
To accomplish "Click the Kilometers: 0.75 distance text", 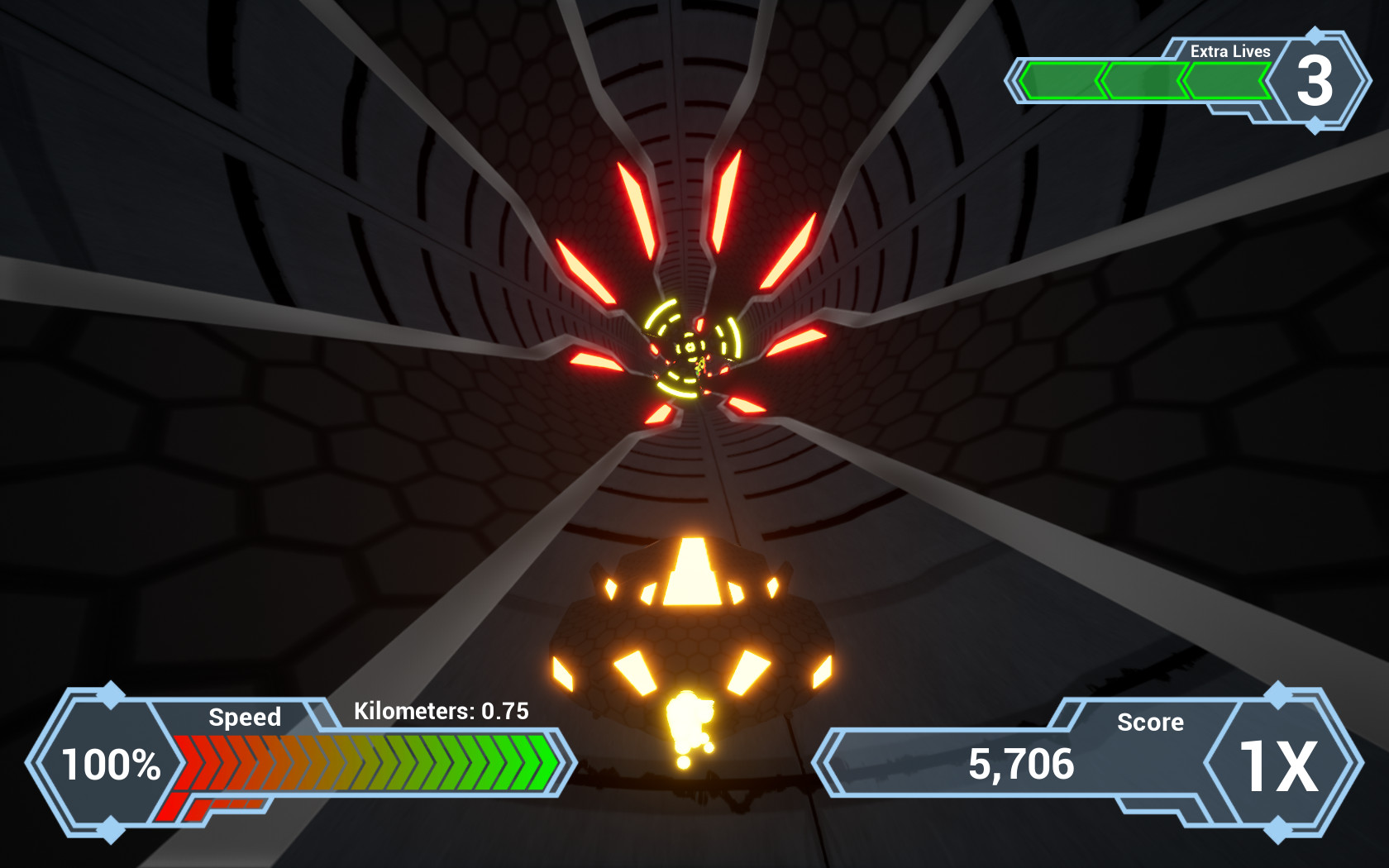I will (x=442, y=711).
